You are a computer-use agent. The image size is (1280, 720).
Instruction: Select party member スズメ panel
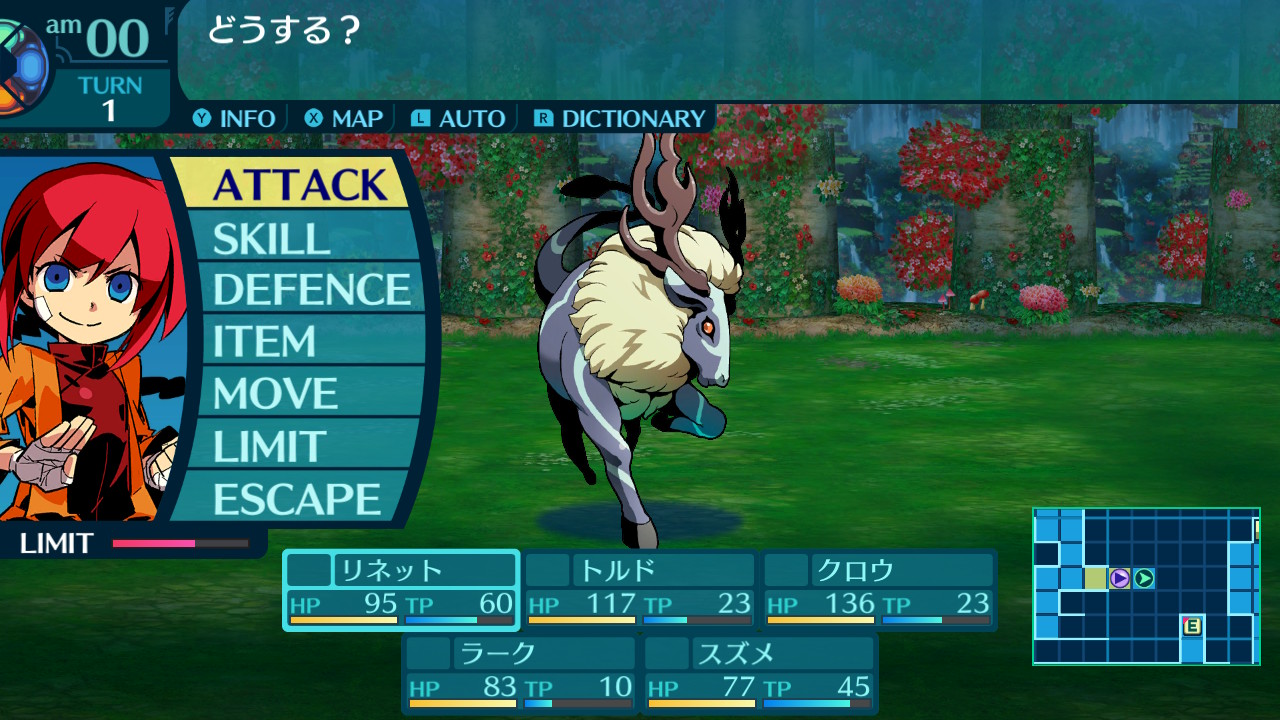tap(760, 673)
